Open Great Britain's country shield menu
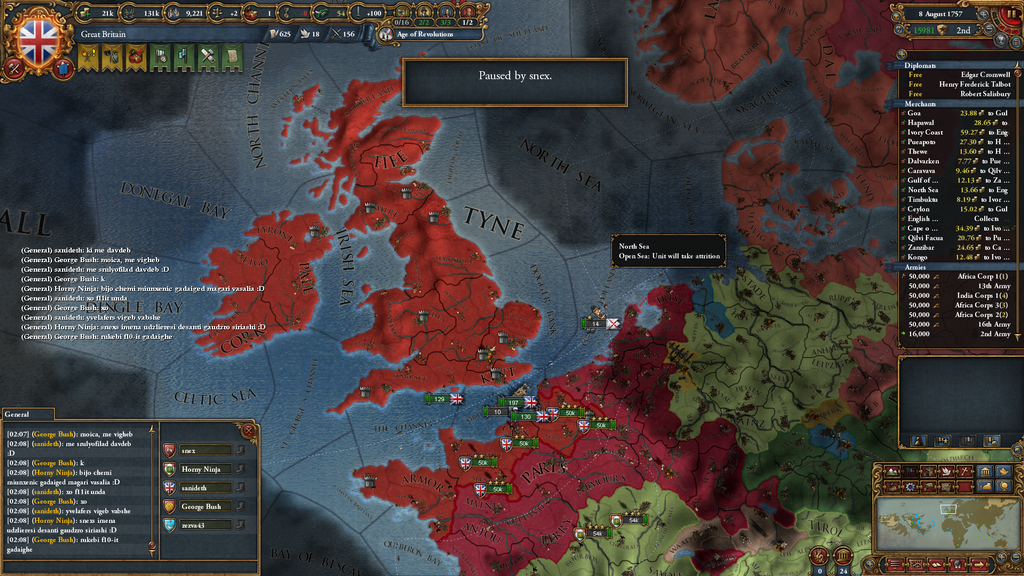The width and height of the screenshot is (1024, 576). click(39, 40)
